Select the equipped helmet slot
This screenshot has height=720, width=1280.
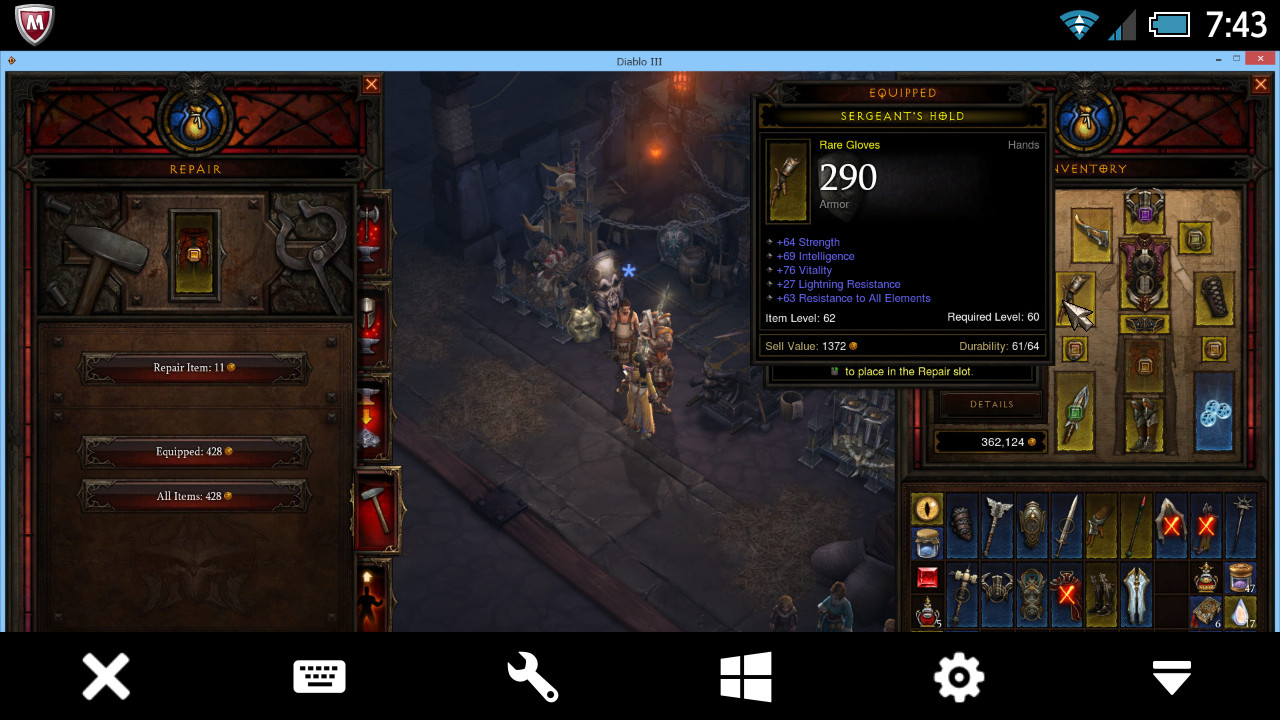pos(1144,206)
